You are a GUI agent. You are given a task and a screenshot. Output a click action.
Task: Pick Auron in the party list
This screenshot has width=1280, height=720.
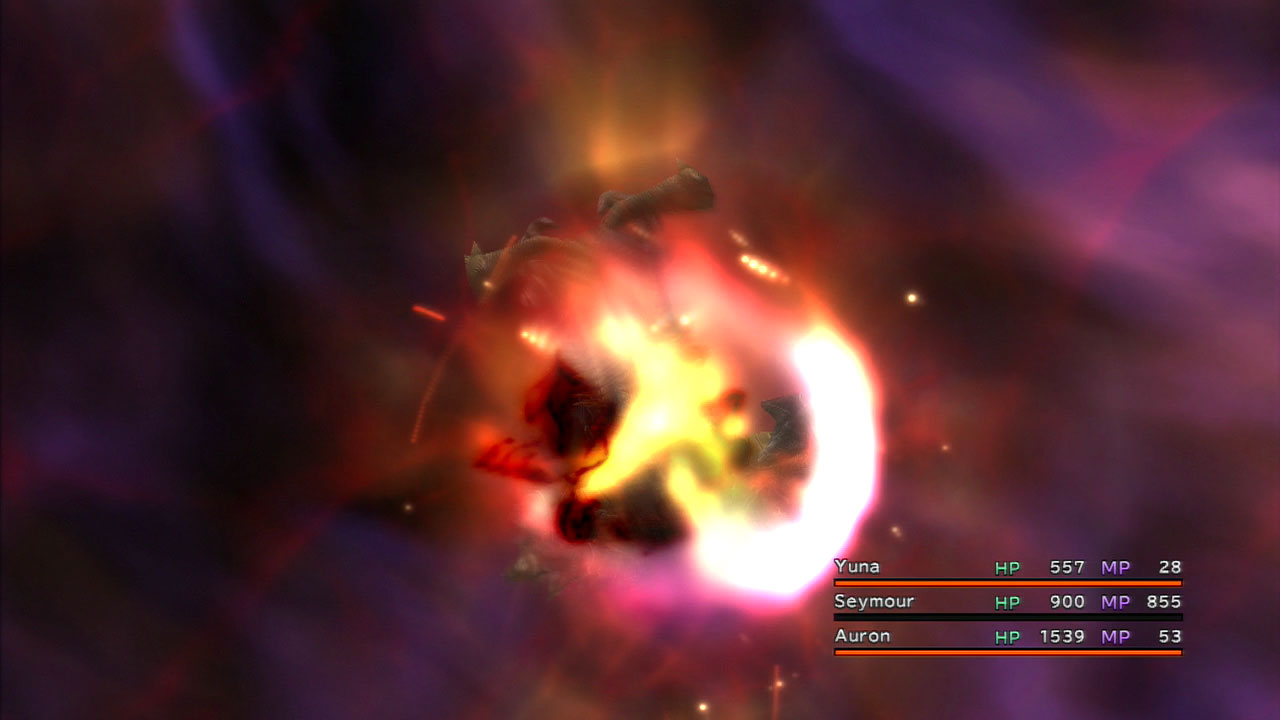tap(862, 636)
